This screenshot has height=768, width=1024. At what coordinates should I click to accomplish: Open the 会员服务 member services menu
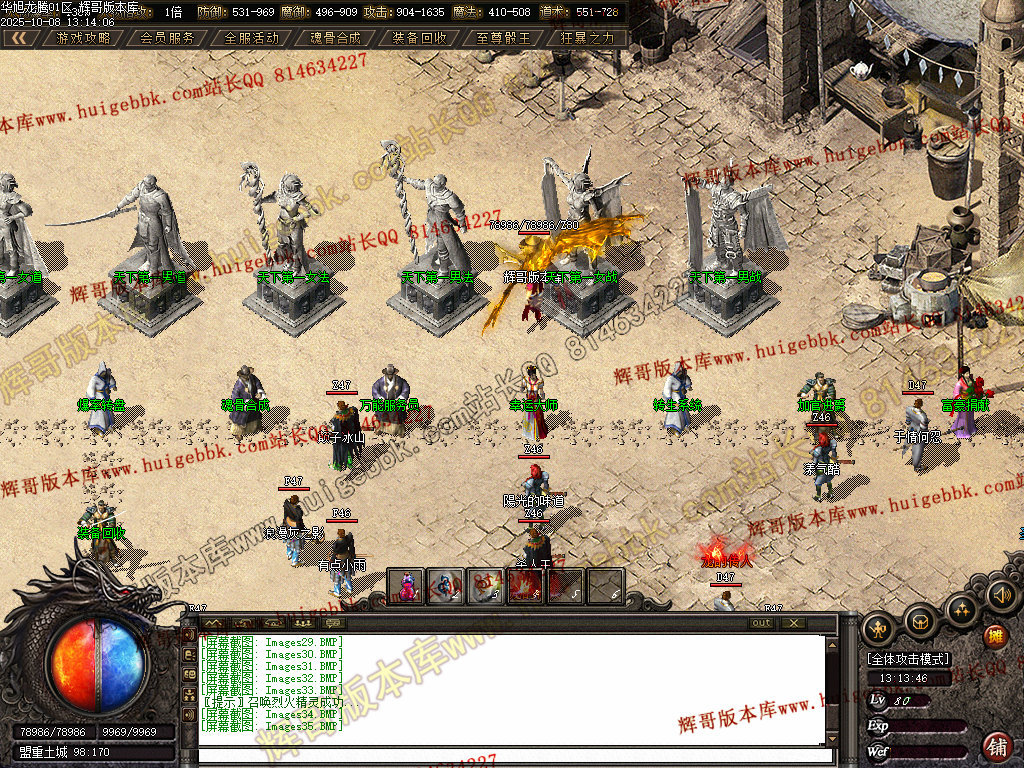(x=168, y=38)
